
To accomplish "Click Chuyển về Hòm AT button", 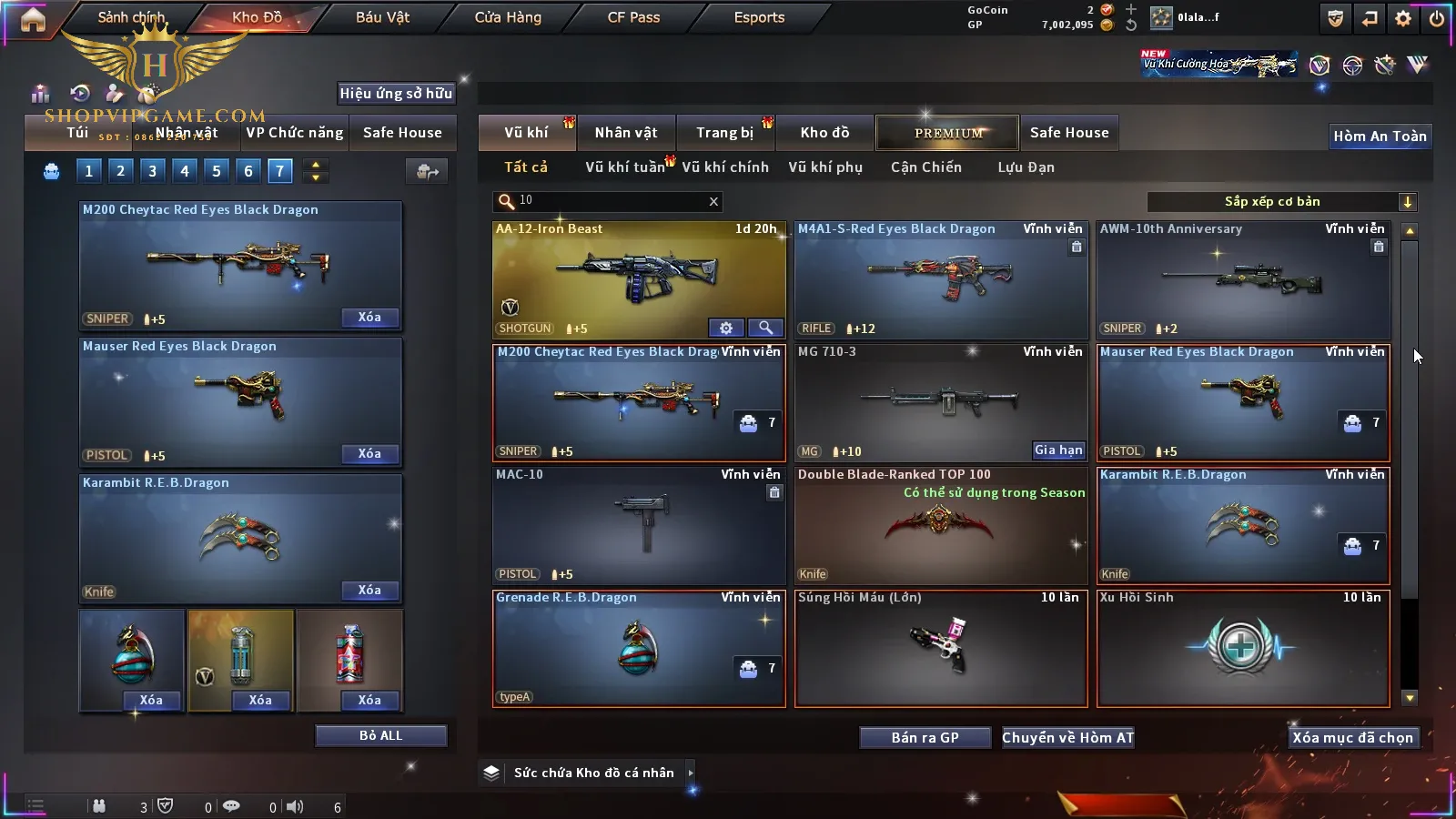I will coord(1067,738).
